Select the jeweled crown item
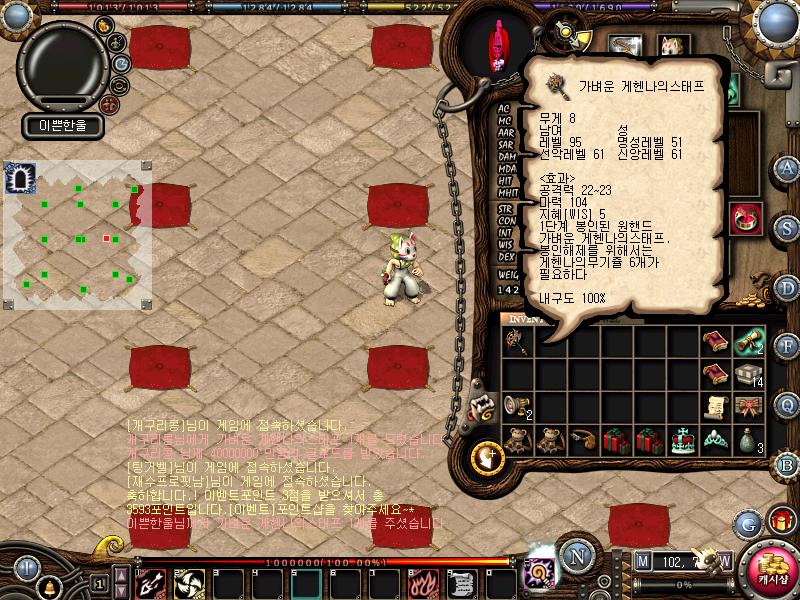Image resolution: width=800 pixels, height=600 pixels. click(x=682, y=437)
